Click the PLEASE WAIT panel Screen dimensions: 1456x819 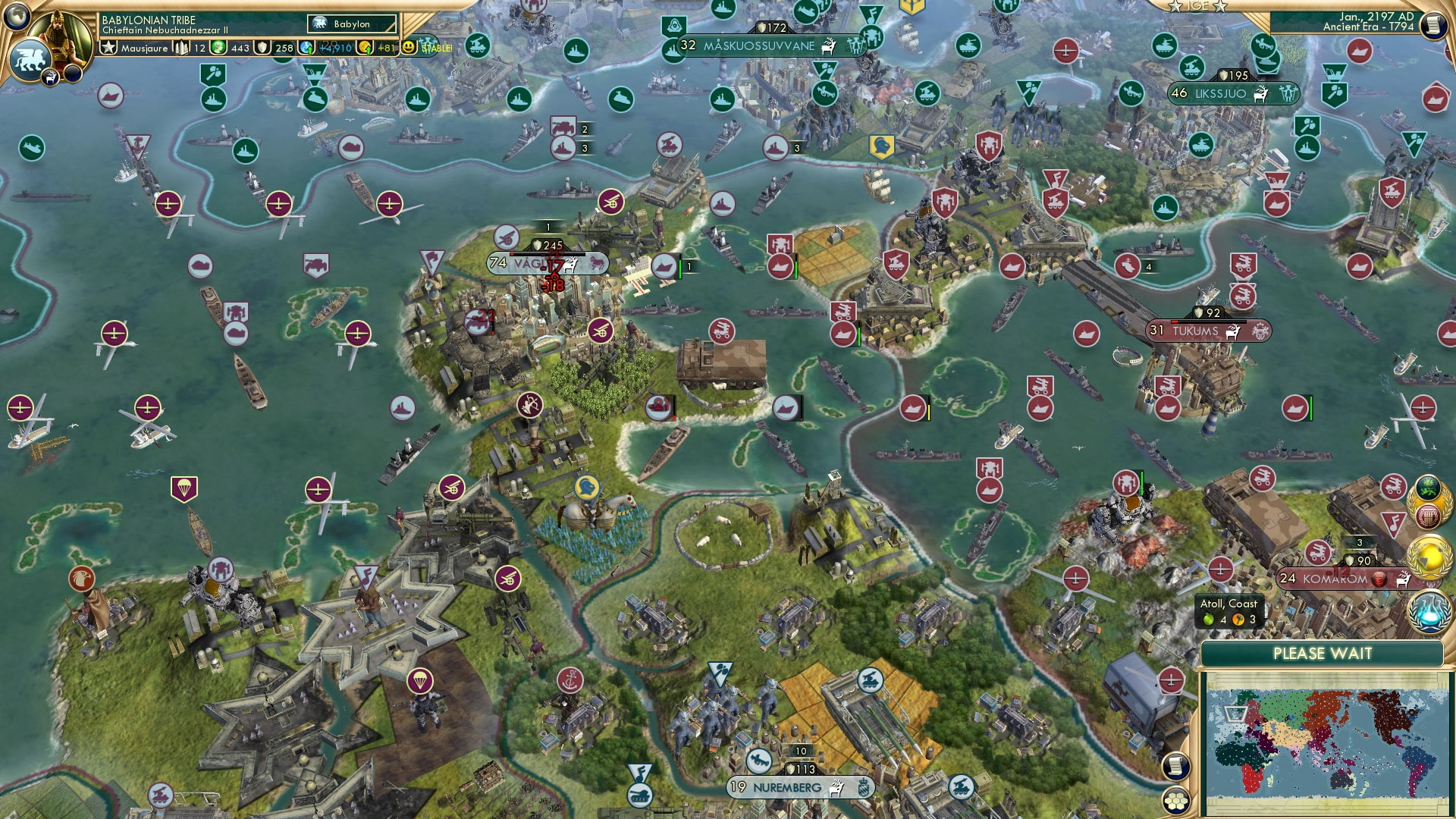pos(1324,653)
